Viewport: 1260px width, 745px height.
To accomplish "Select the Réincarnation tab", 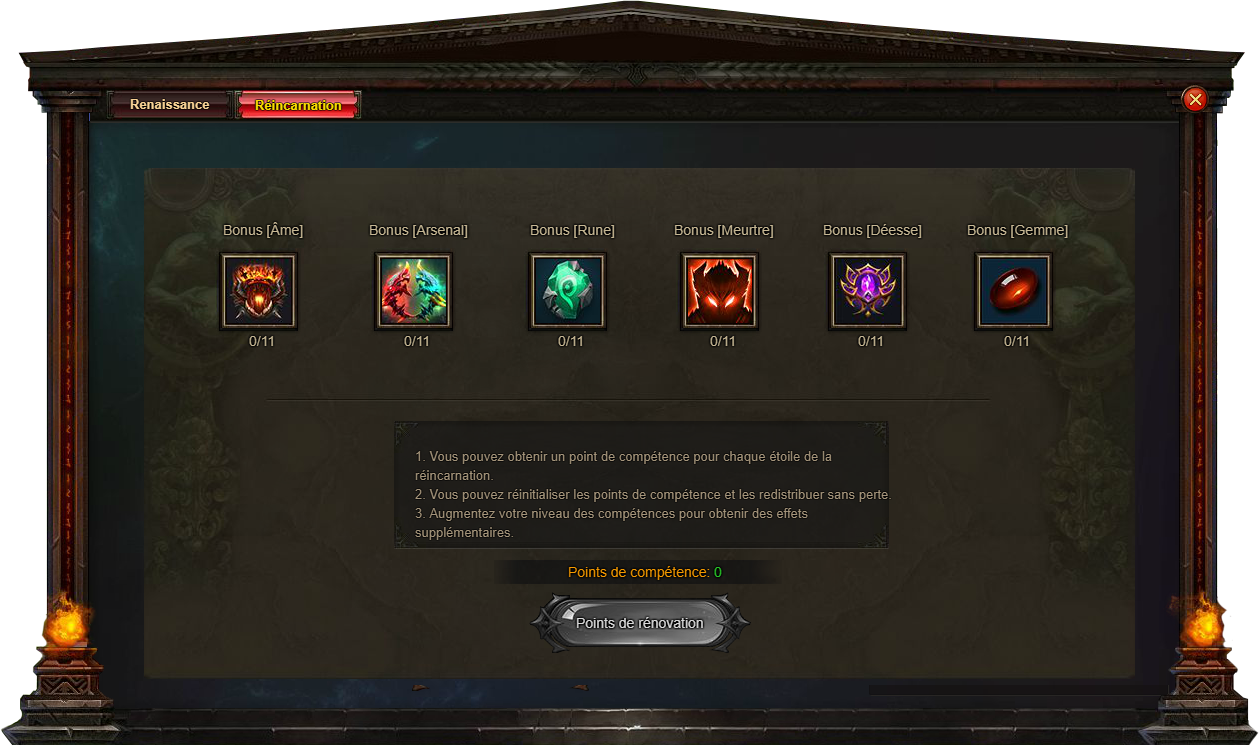I will (x=298, y=105).
